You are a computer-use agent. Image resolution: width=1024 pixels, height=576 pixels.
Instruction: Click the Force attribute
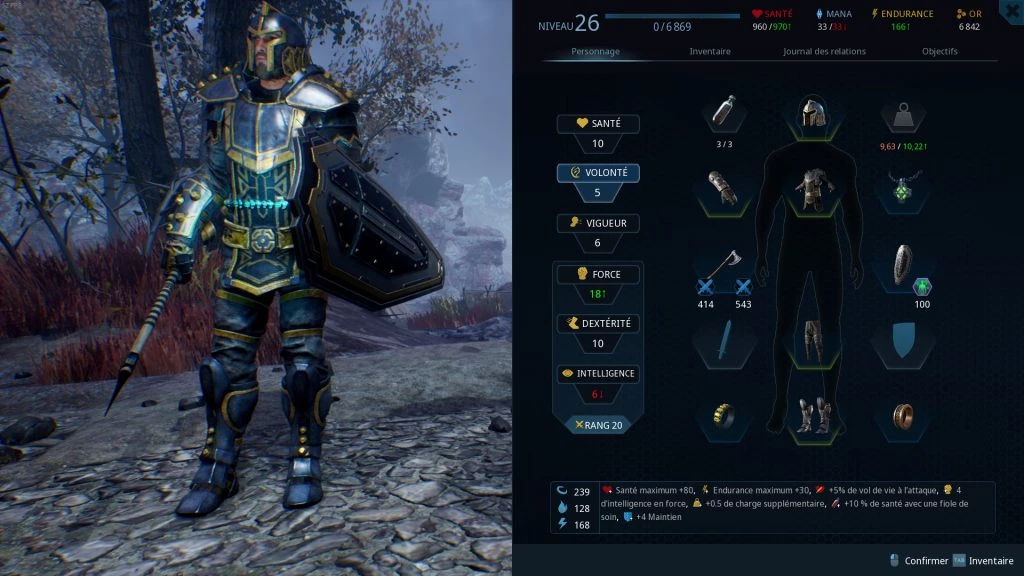[x=598, y=274]
